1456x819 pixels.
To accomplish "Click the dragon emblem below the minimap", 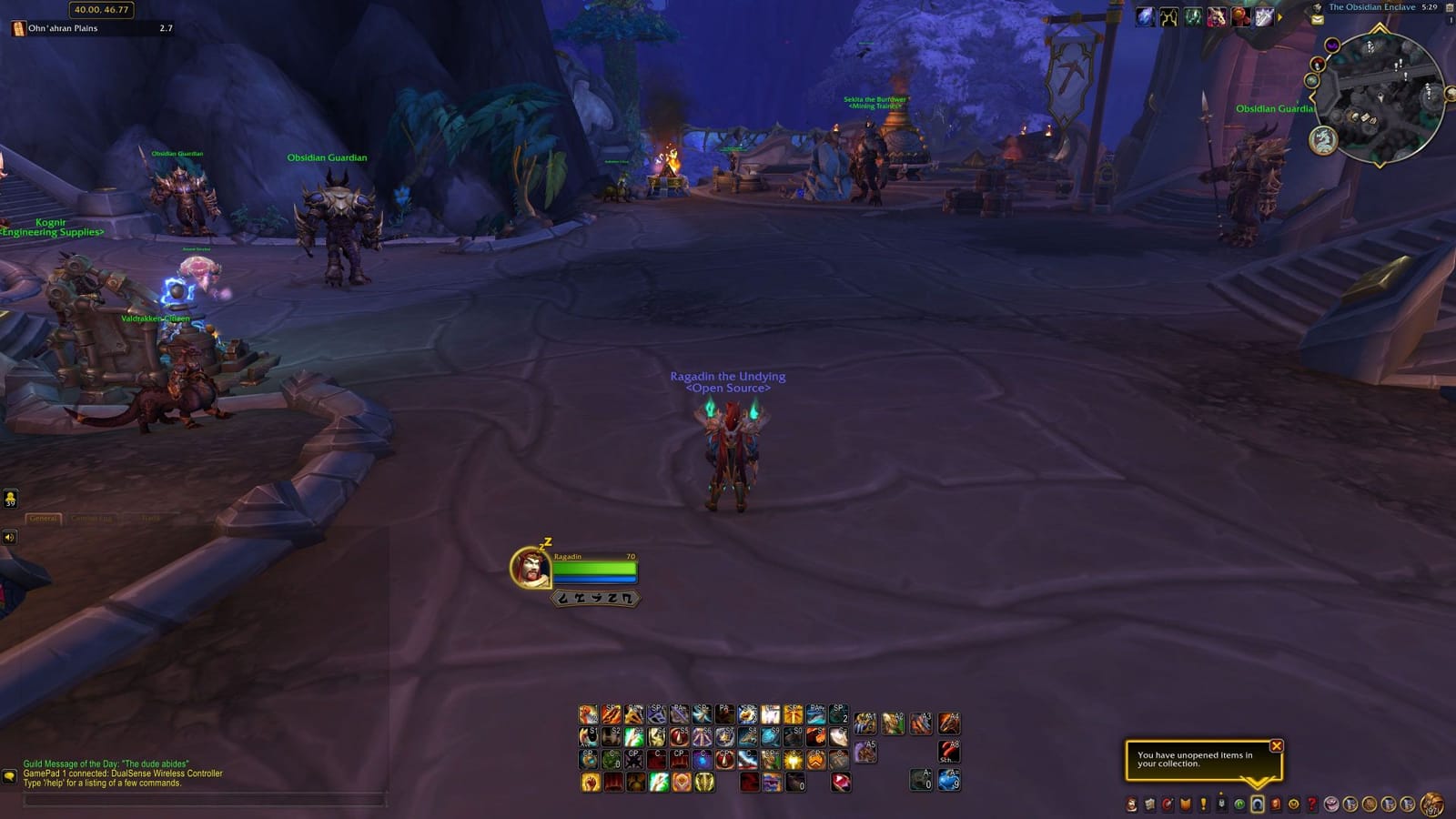I will [1323, 139].
